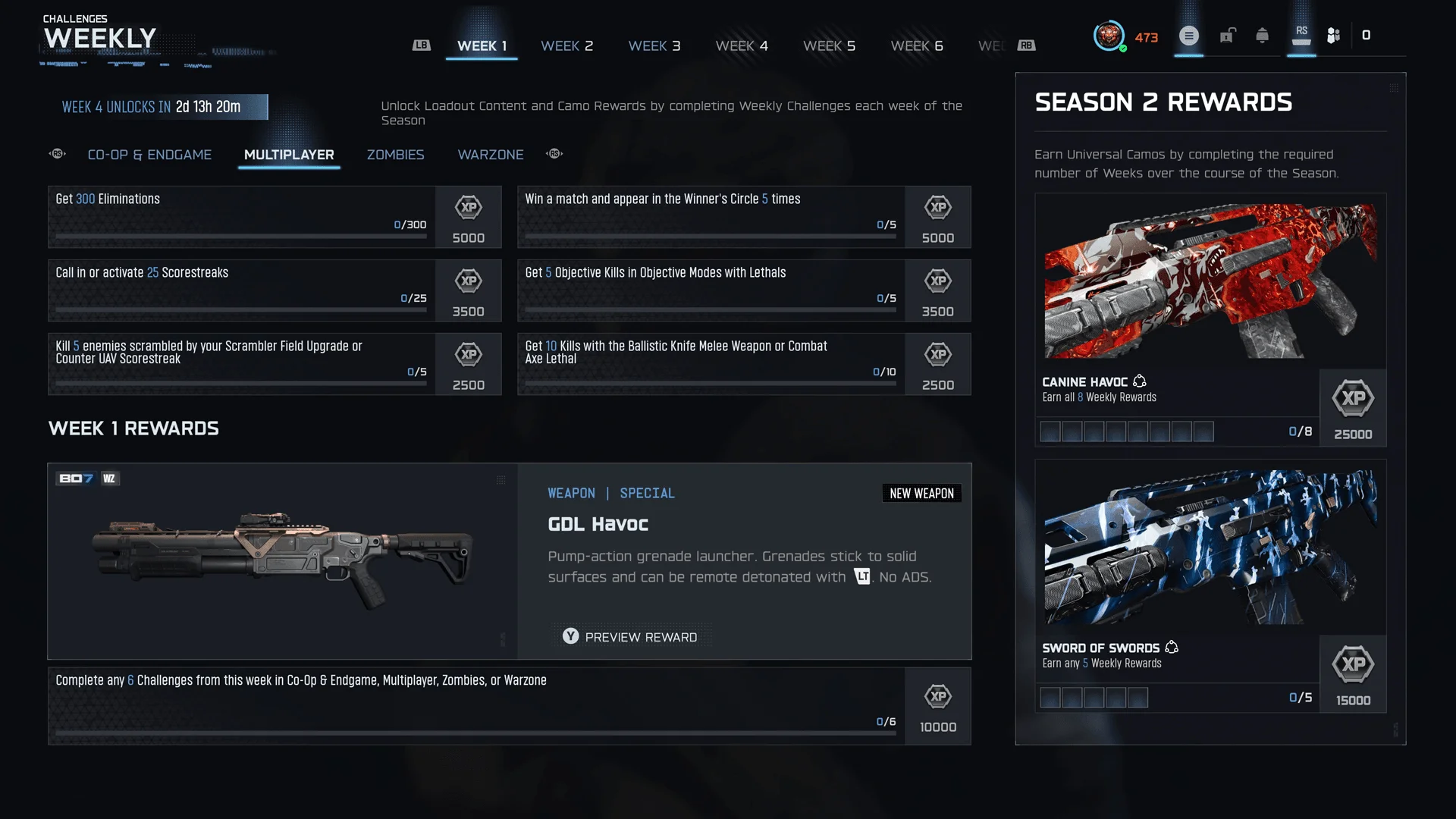Click the WZ badge on the weapon reward card
Viewport: 1456px width, 819px height.
(109, 479)
